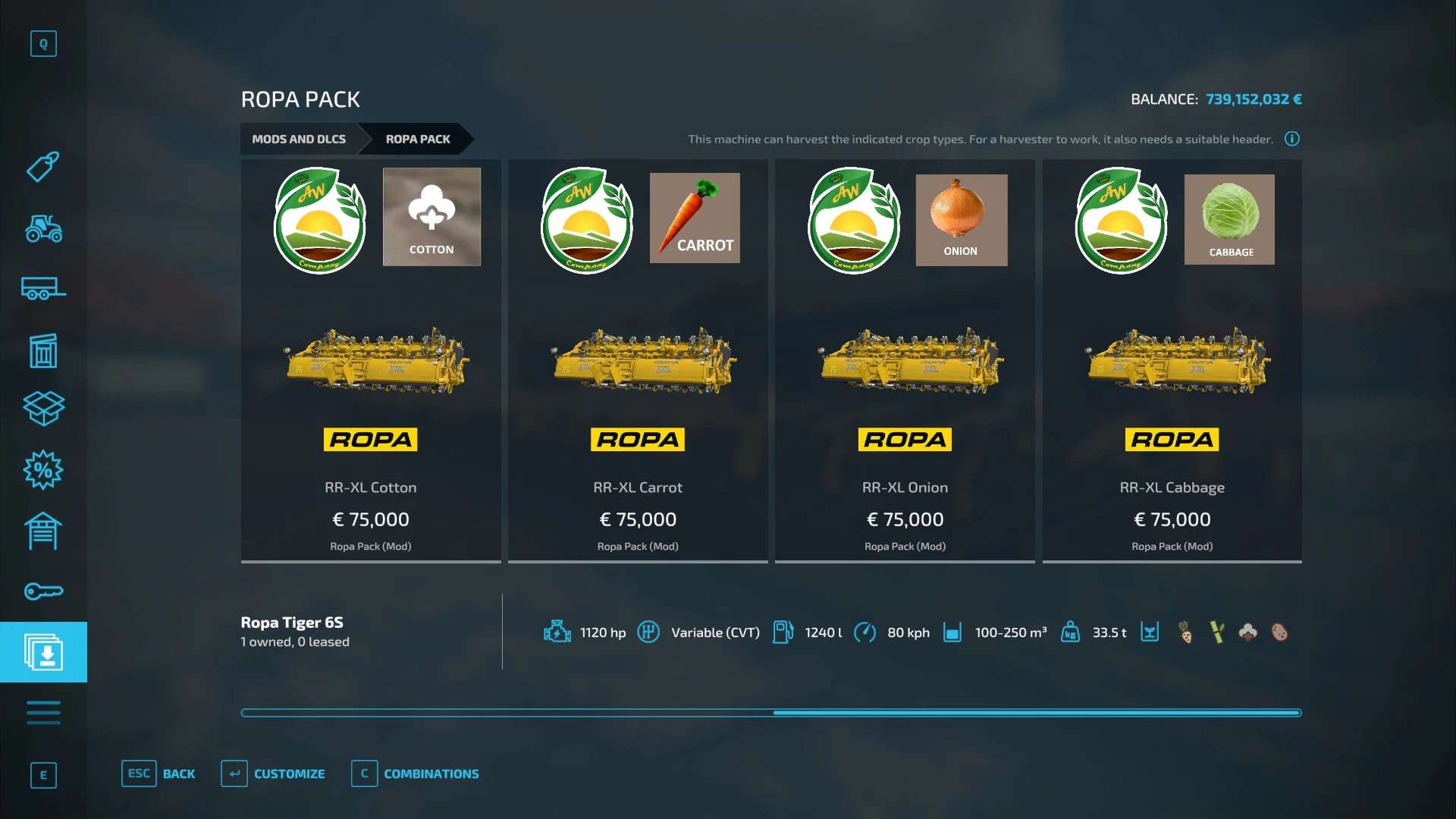Open the tractor vehicles category
This screenshot has height=819, width=1456.
tap(43, 227)
